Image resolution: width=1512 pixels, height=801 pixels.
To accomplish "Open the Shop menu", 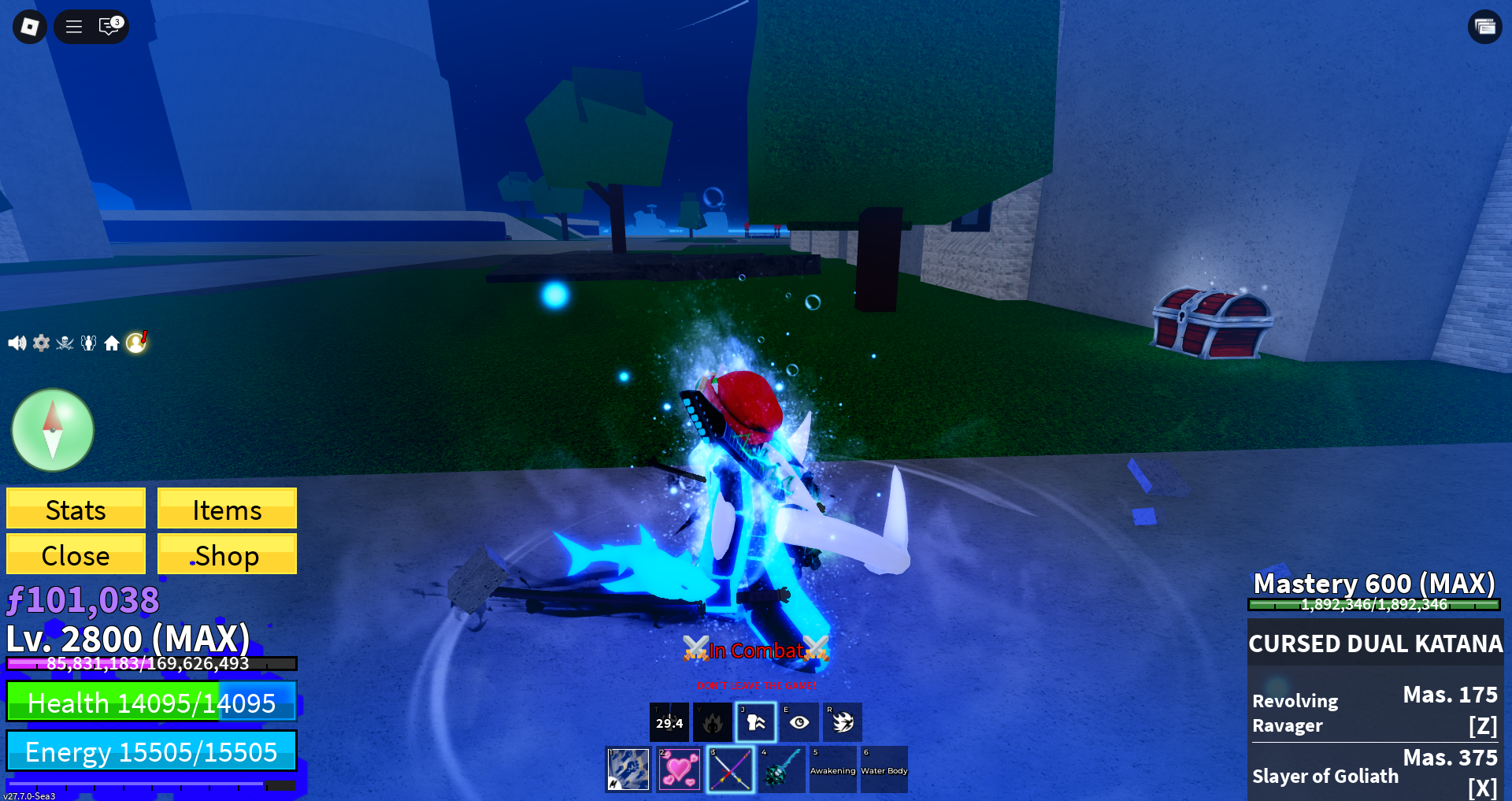I will point(227,554).
